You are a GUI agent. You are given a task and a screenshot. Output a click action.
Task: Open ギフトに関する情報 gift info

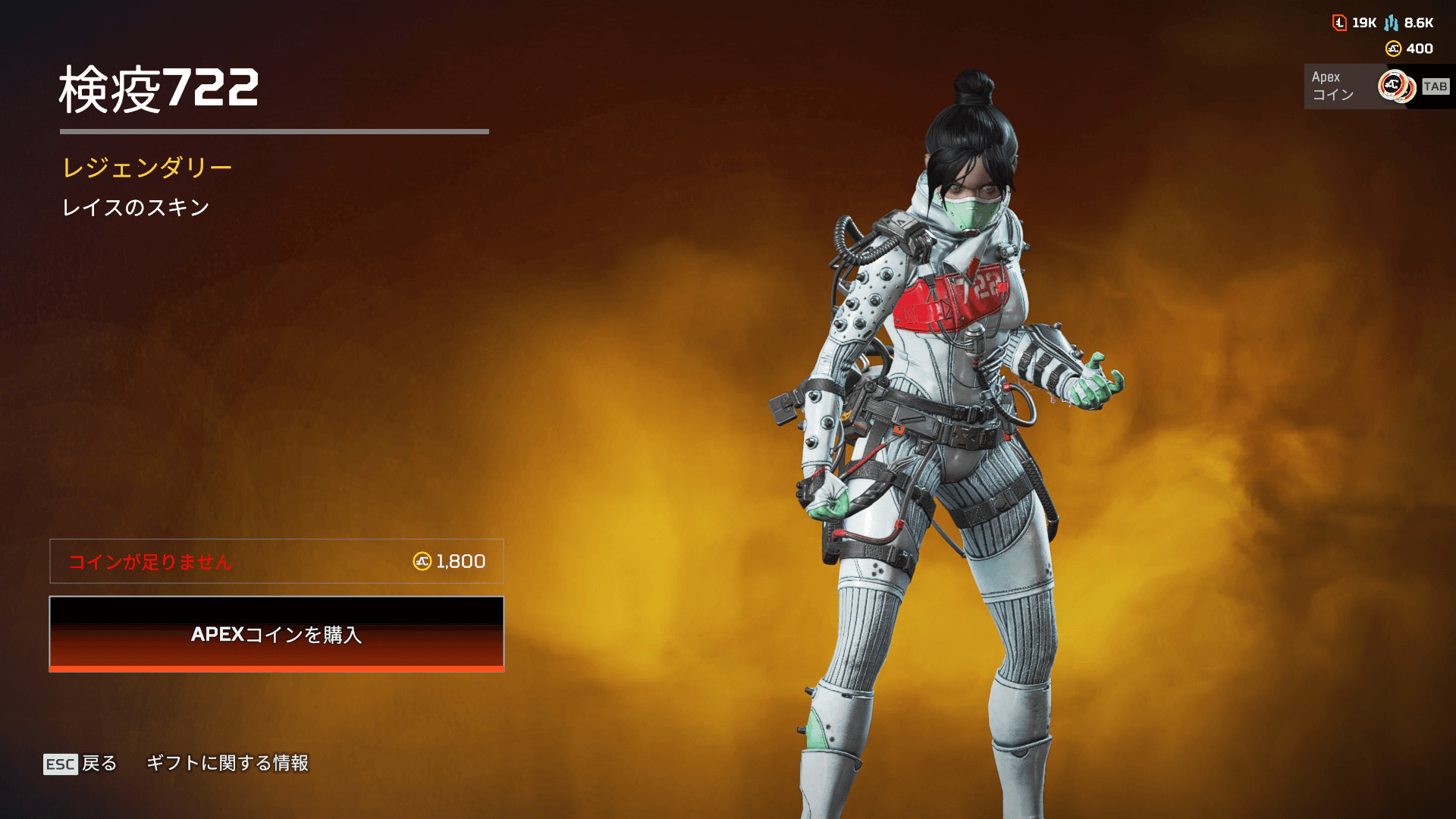pyautogui.click(x=227, y=763)
